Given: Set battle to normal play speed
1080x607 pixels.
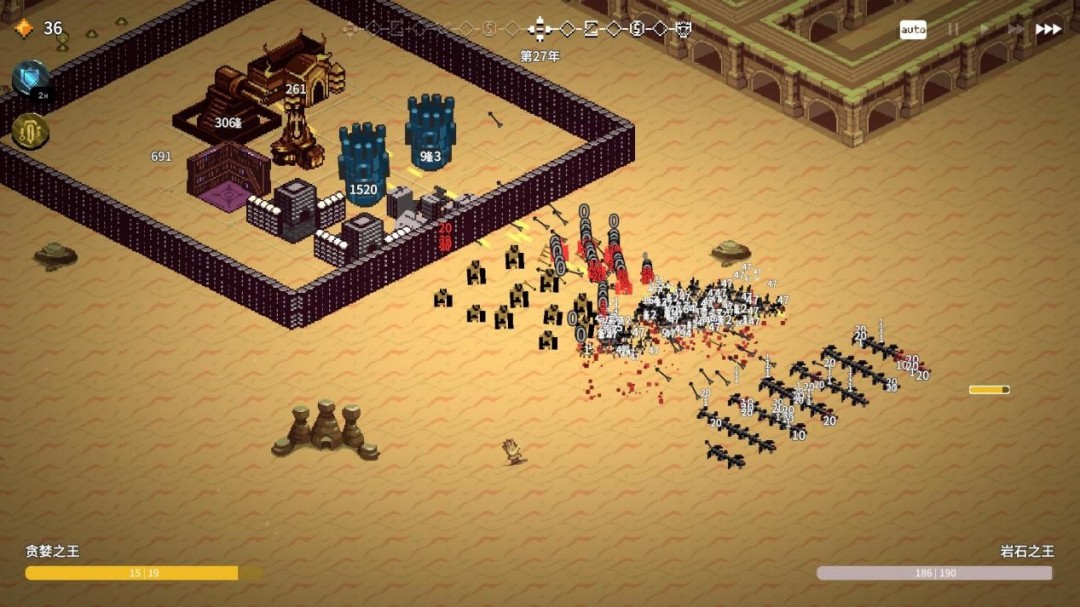Looking at the screenshot, I should 983,30.
